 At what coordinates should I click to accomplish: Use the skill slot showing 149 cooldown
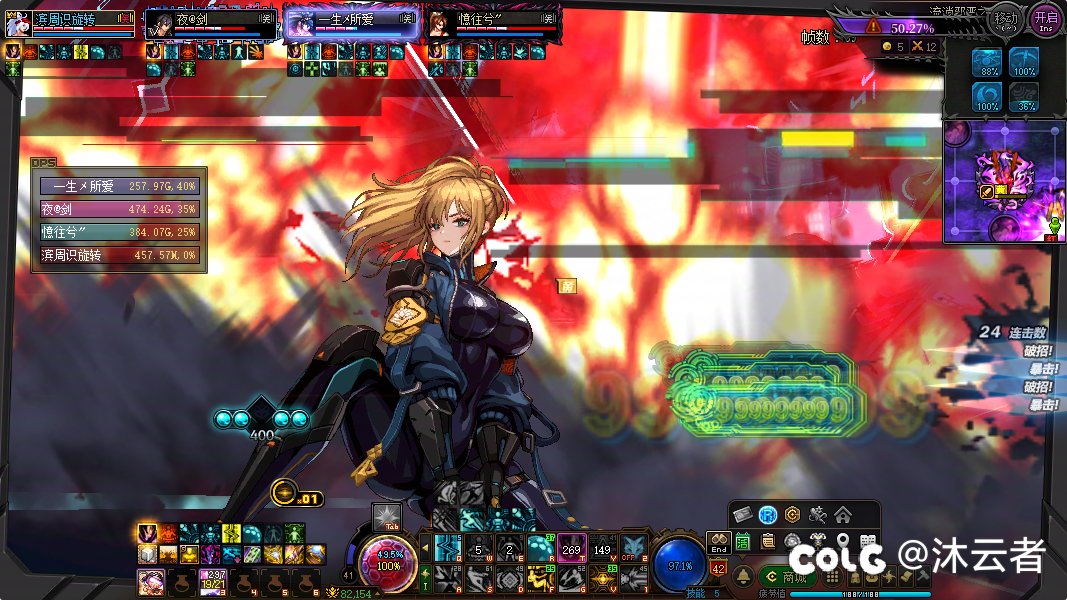point(602,547)
